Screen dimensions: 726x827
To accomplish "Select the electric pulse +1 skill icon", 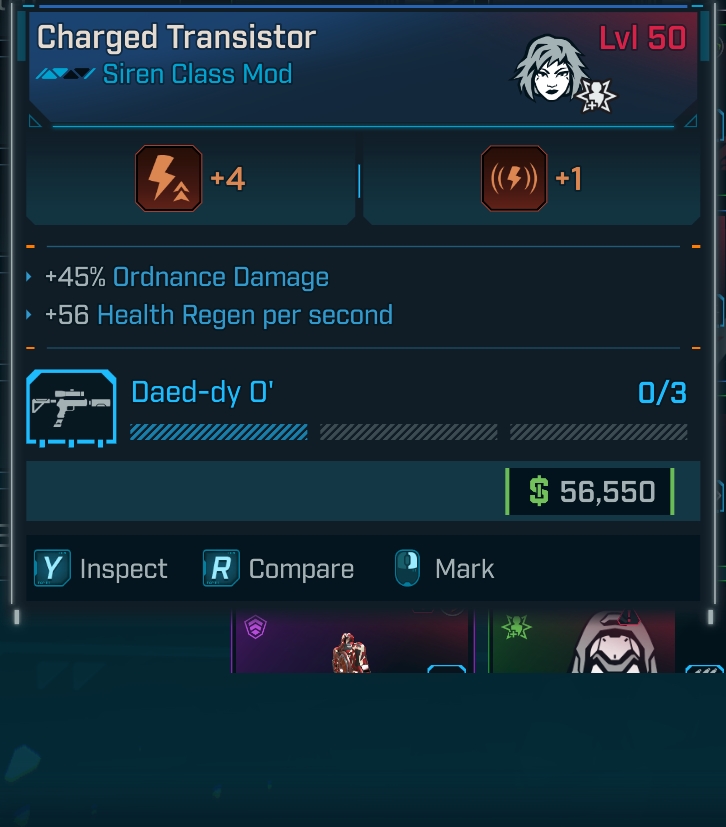I will tap(514, 179).
